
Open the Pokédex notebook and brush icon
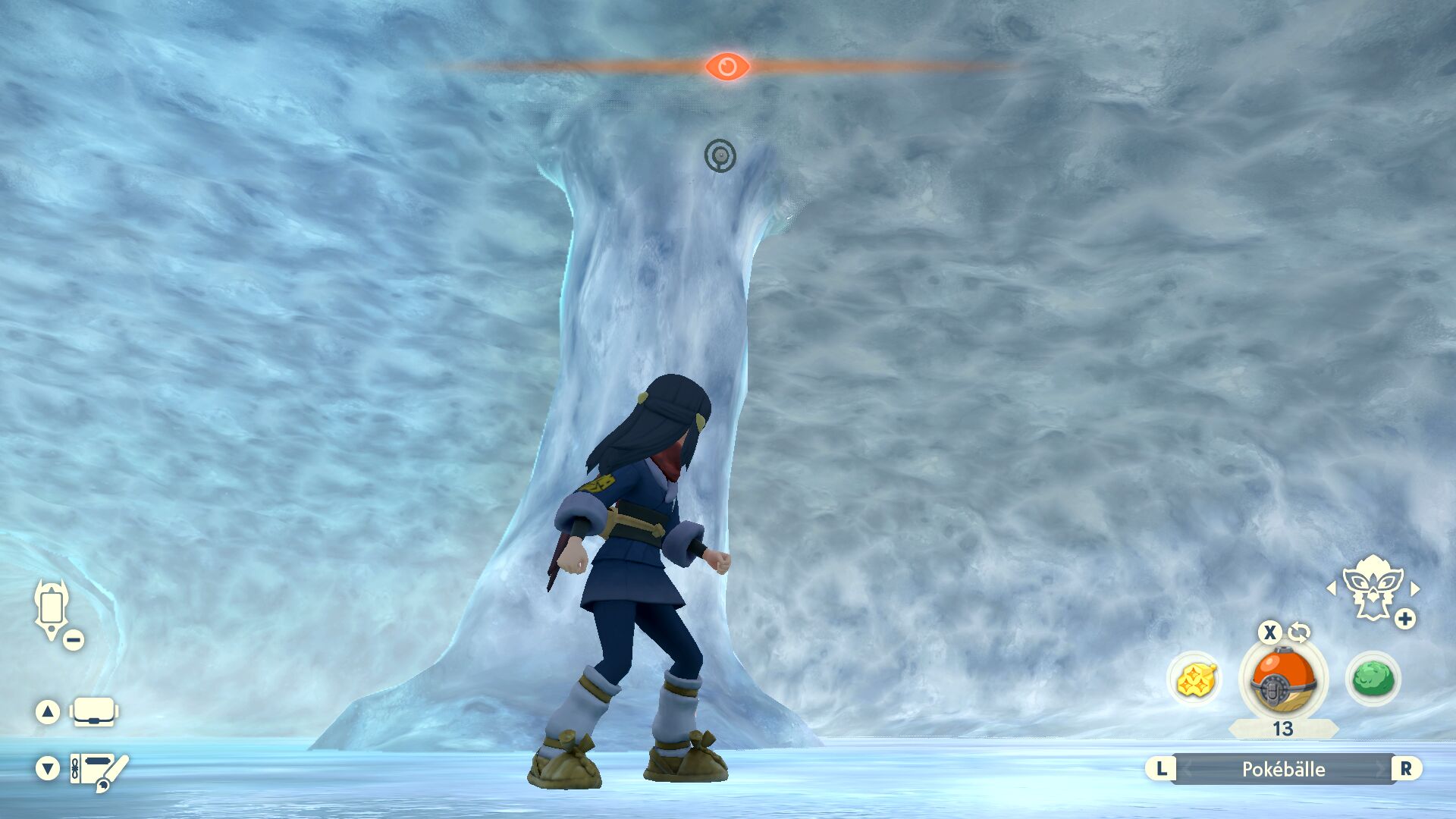(x=99, y=770)
